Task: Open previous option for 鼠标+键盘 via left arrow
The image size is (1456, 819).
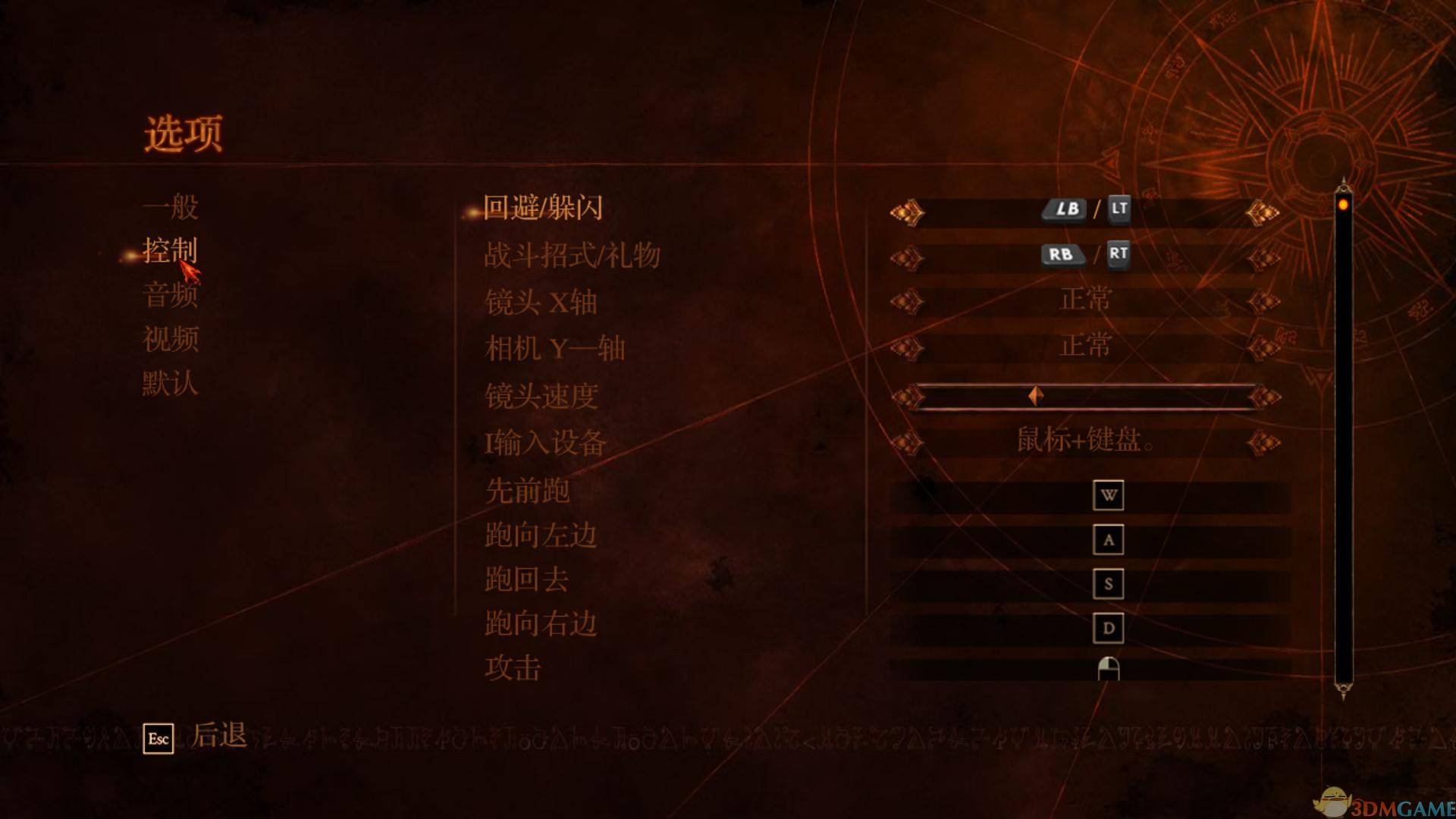Action: tap(907, 440)
